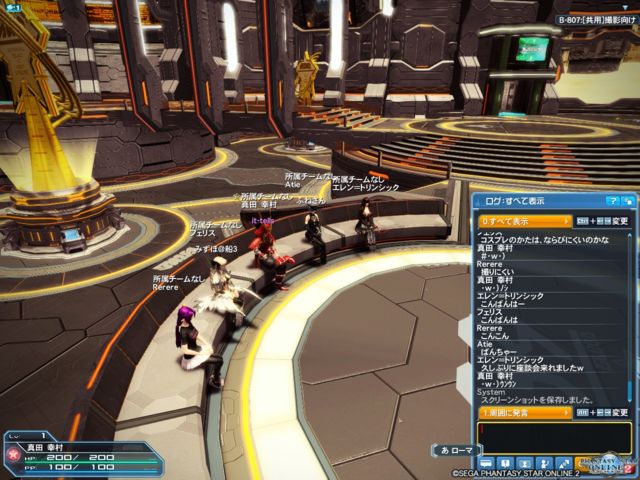
Task: Click the diagonal arrows resize icon
Action: [x=565, y=464]
